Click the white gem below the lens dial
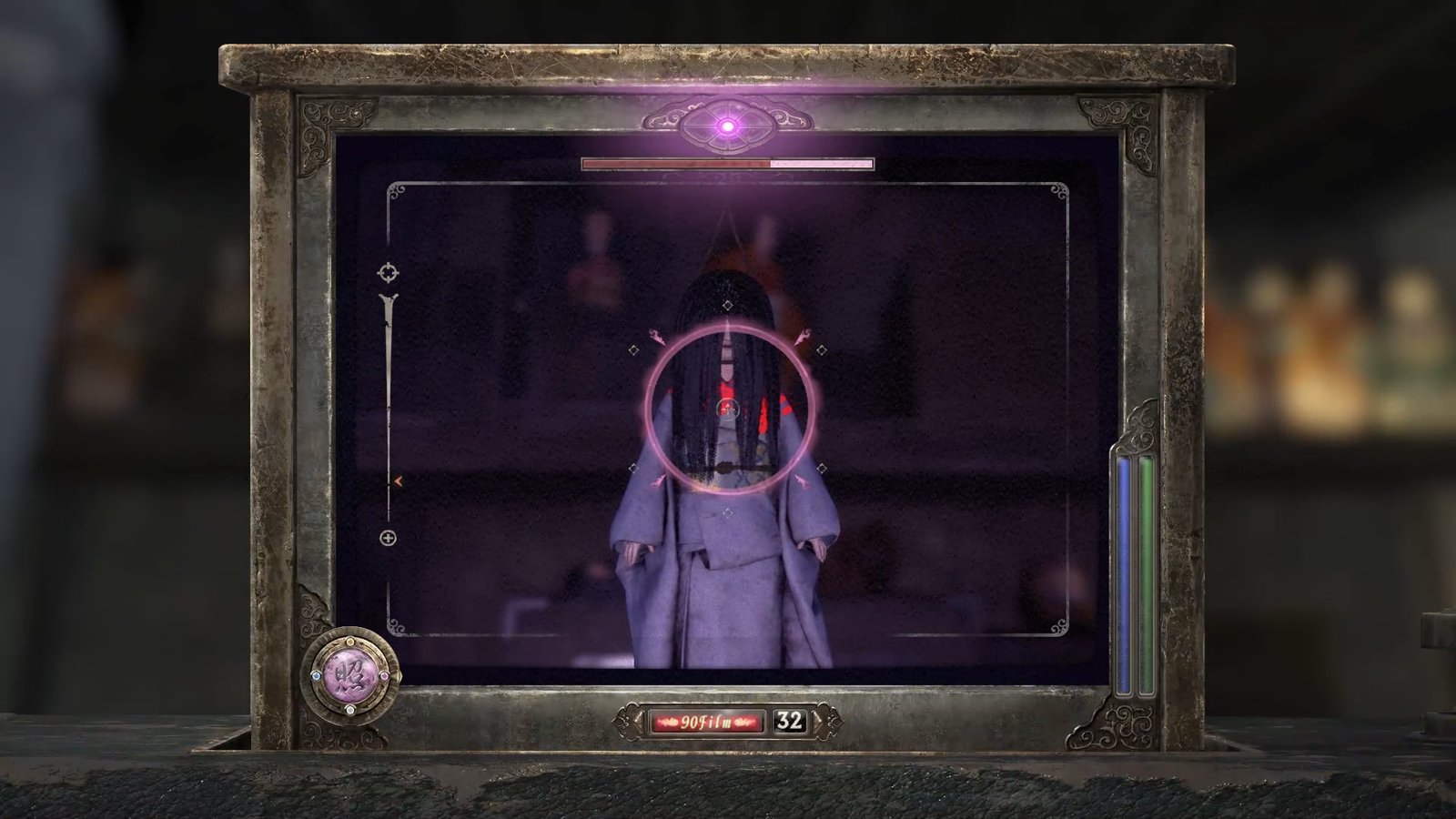Image resolution: width=1456 pixels, height=819 pixels. [350, 710]
